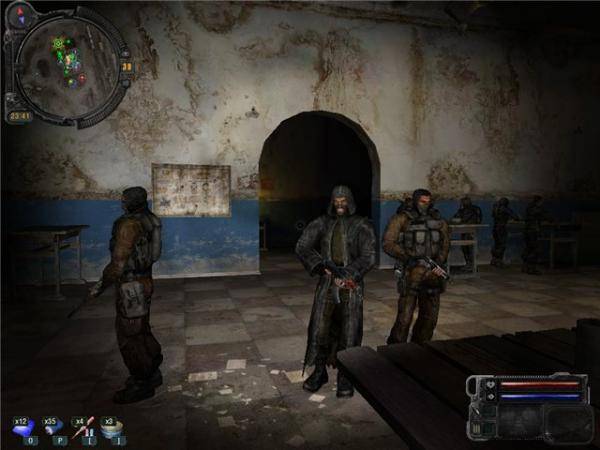Image resolution: width=600 pixels, height=450 pixels.
Task: Use the x12 blue medkit quick slot
Action: coord(22,427)
